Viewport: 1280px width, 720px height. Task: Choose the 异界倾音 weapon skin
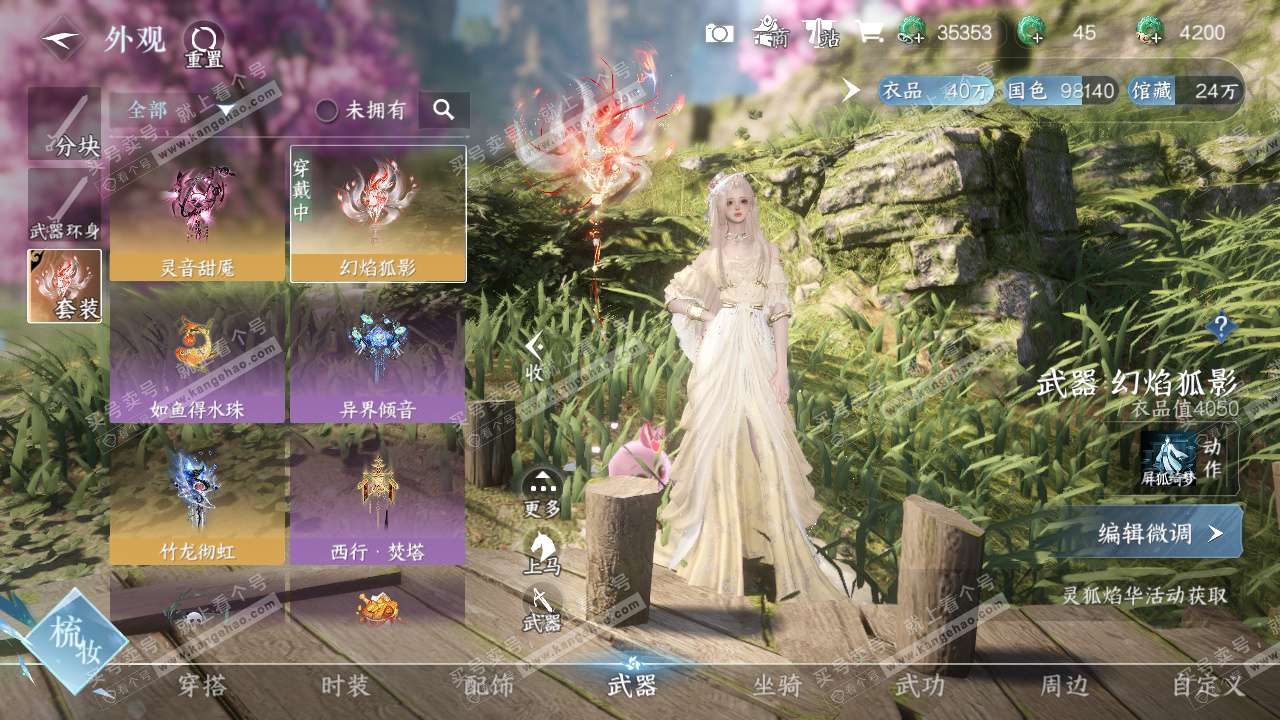(x=378, y=356)
